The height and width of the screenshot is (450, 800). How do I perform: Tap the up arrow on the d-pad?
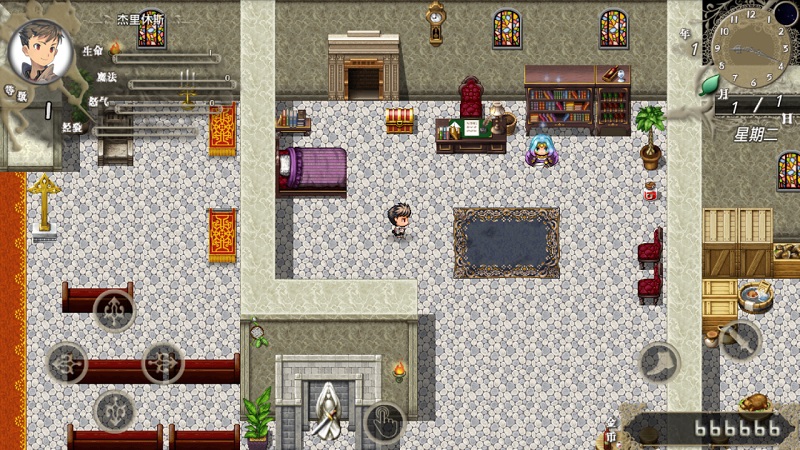(114, 312)
